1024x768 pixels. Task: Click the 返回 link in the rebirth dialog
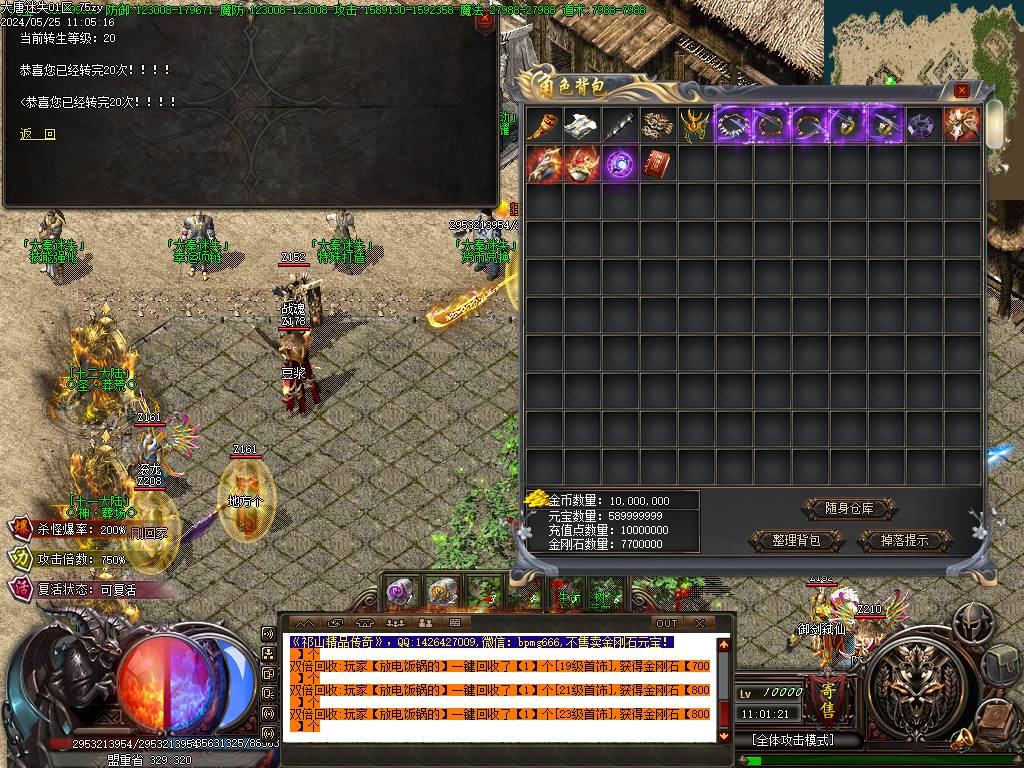pyautogui.click(x=38, y=134)
